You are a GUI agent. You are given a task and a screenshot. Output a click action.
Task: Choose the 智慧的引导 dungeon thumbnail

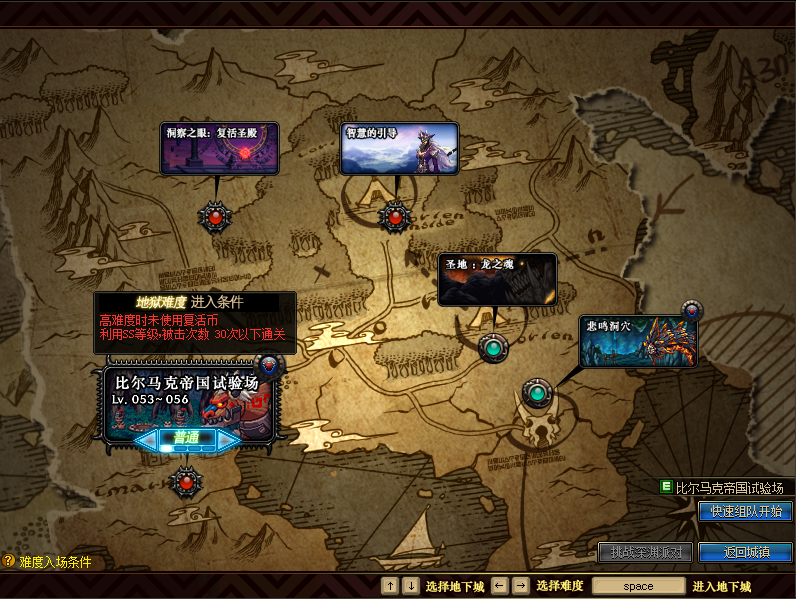coord(399,149)
